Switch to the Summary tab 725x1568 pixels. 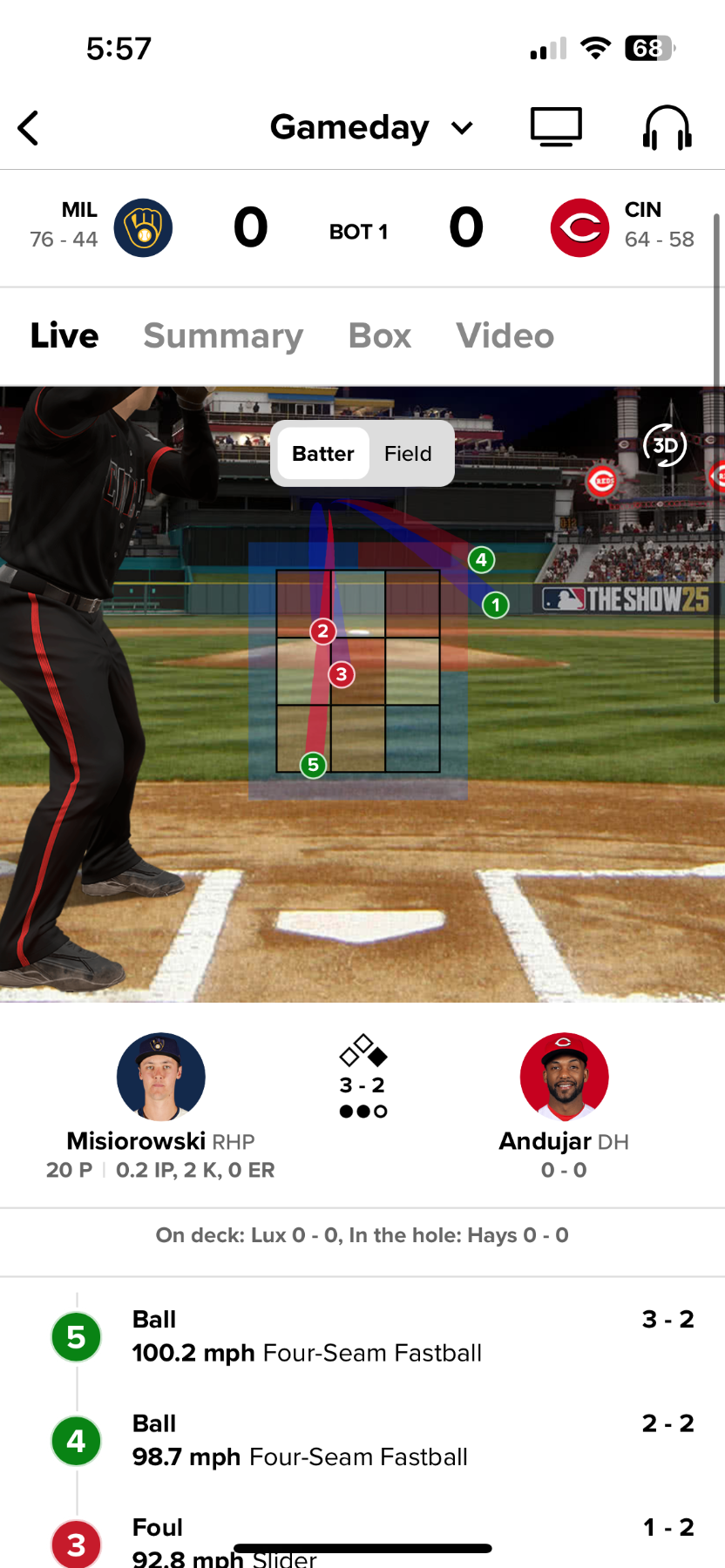coord(223,336)
